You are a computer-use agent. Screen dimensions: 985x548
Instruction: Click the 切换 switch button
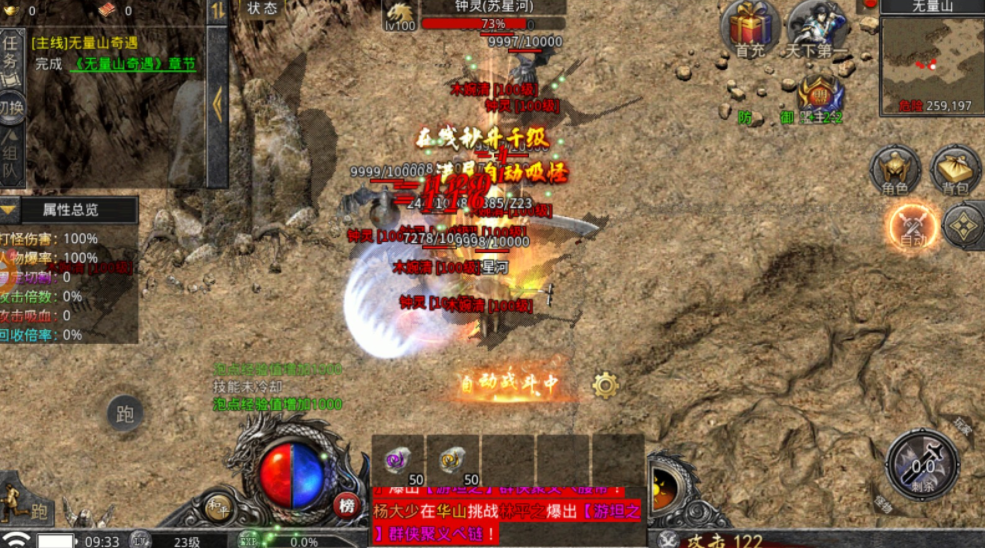pos(12,107)
